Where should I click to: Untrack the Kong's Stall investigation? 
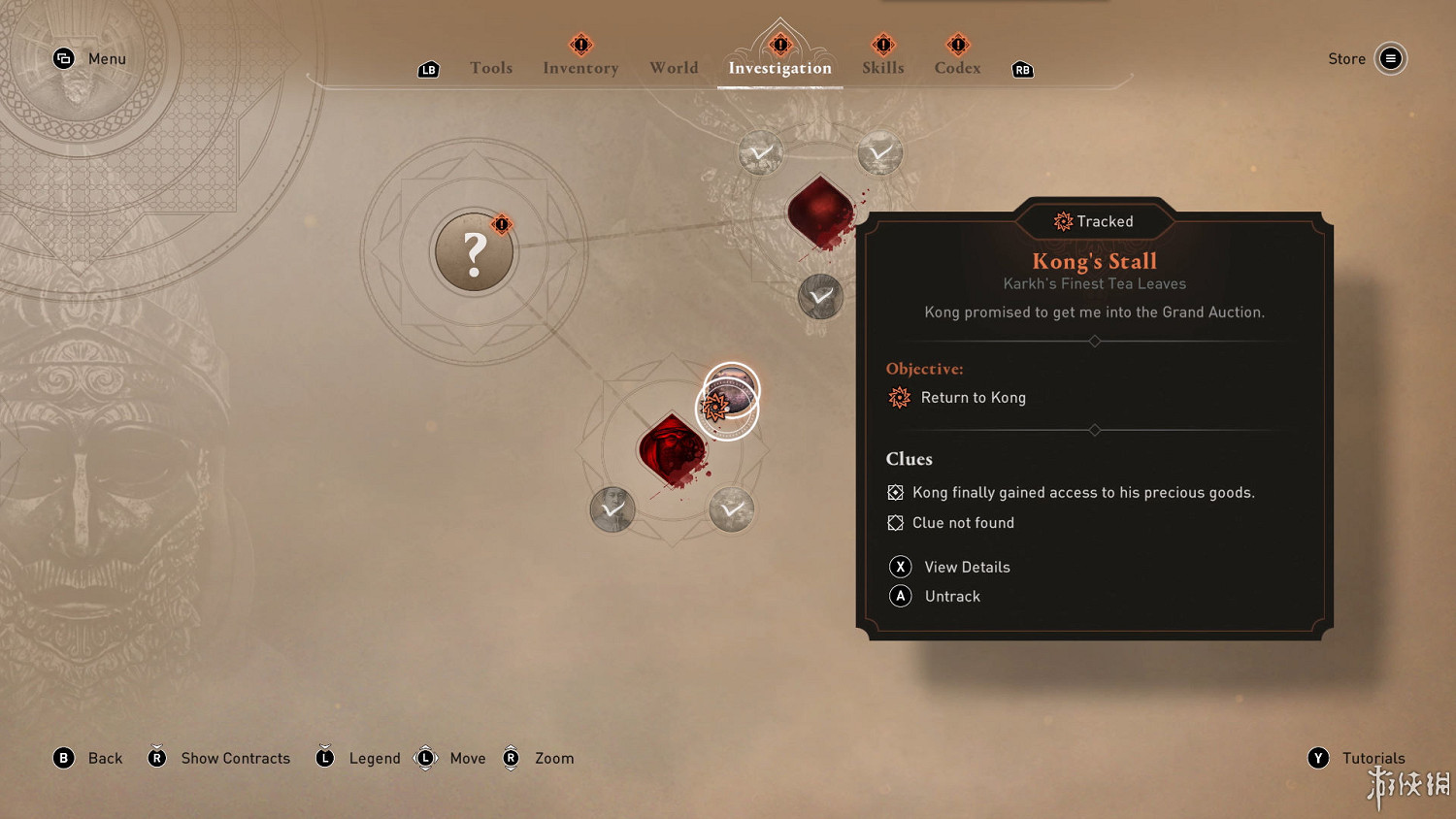(x=952, y=597)
